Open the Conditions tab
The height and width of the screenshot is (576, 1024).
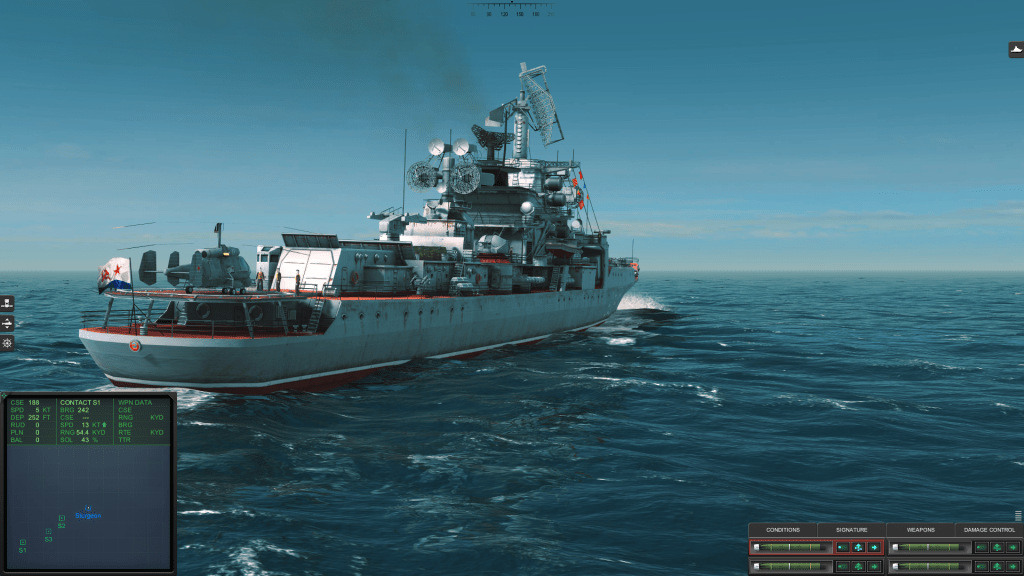pyautogui.click(x=783, y=530)
